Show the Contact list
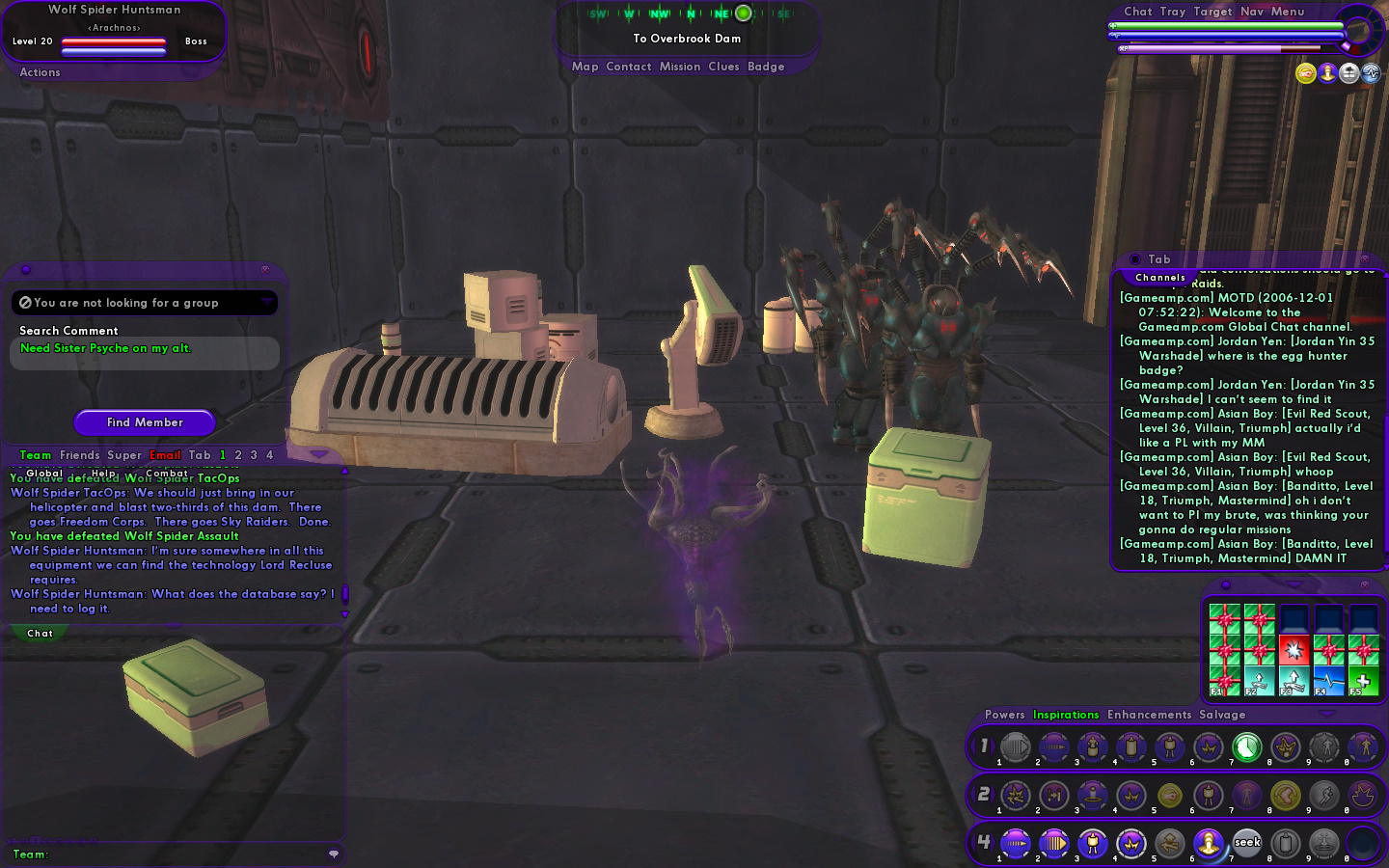Screen dimensions: 1389x868 point(629,67)
